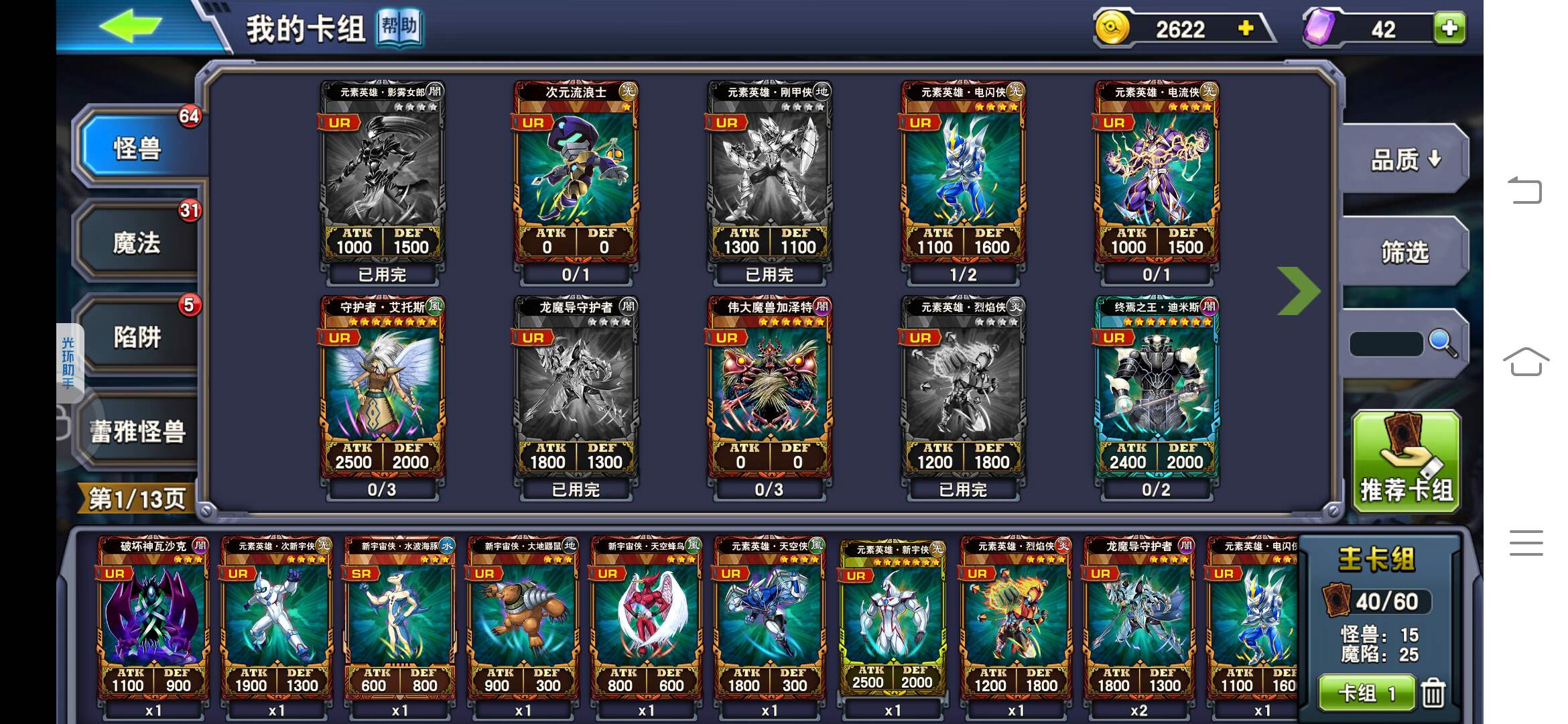Viewport: 1568px width, 724px height.
Task: Open the 筛选 filter options
Action: coord(1405,252)
